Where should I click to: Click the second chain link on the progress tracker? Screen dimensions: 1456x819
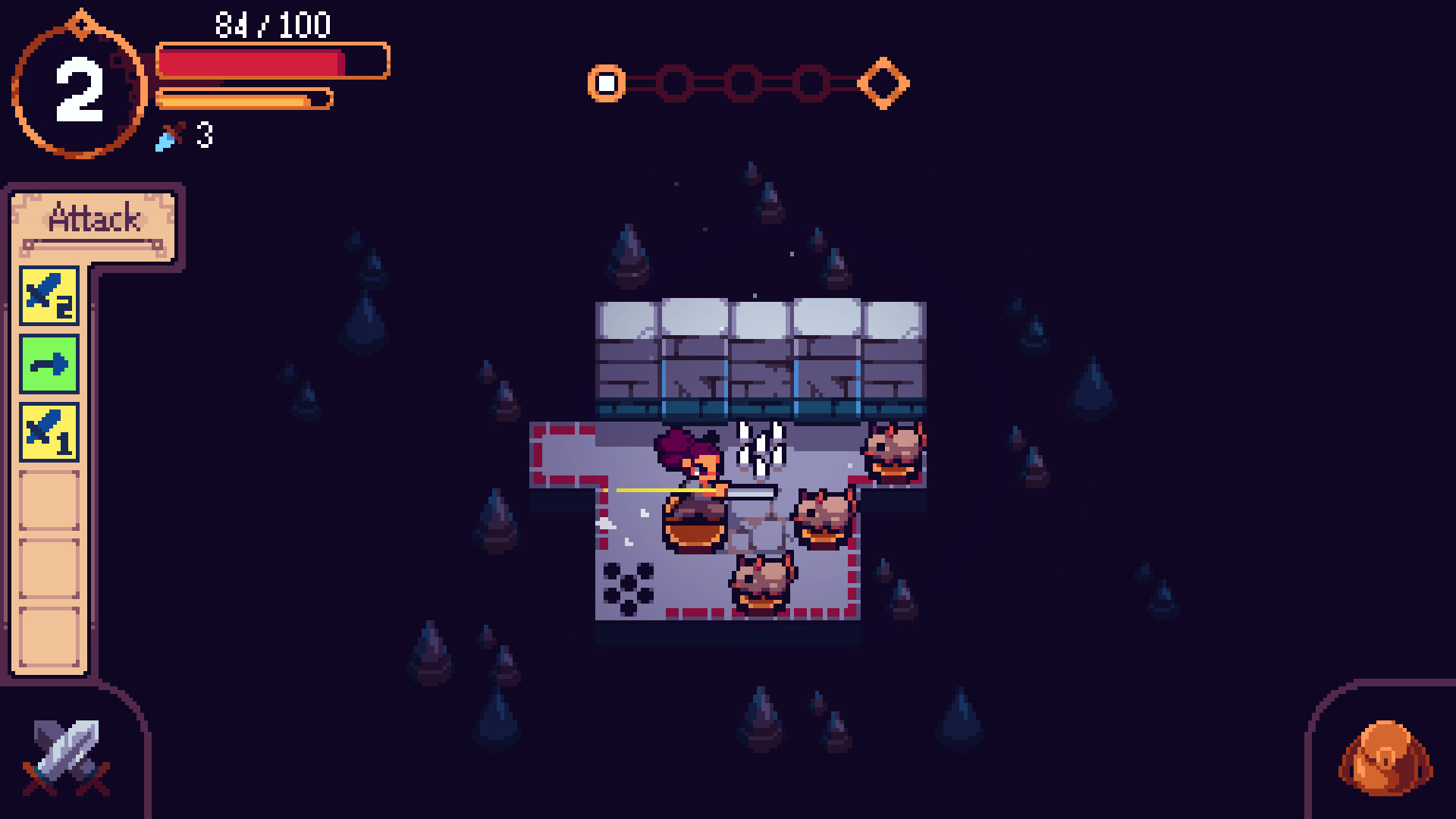point(673,82)
